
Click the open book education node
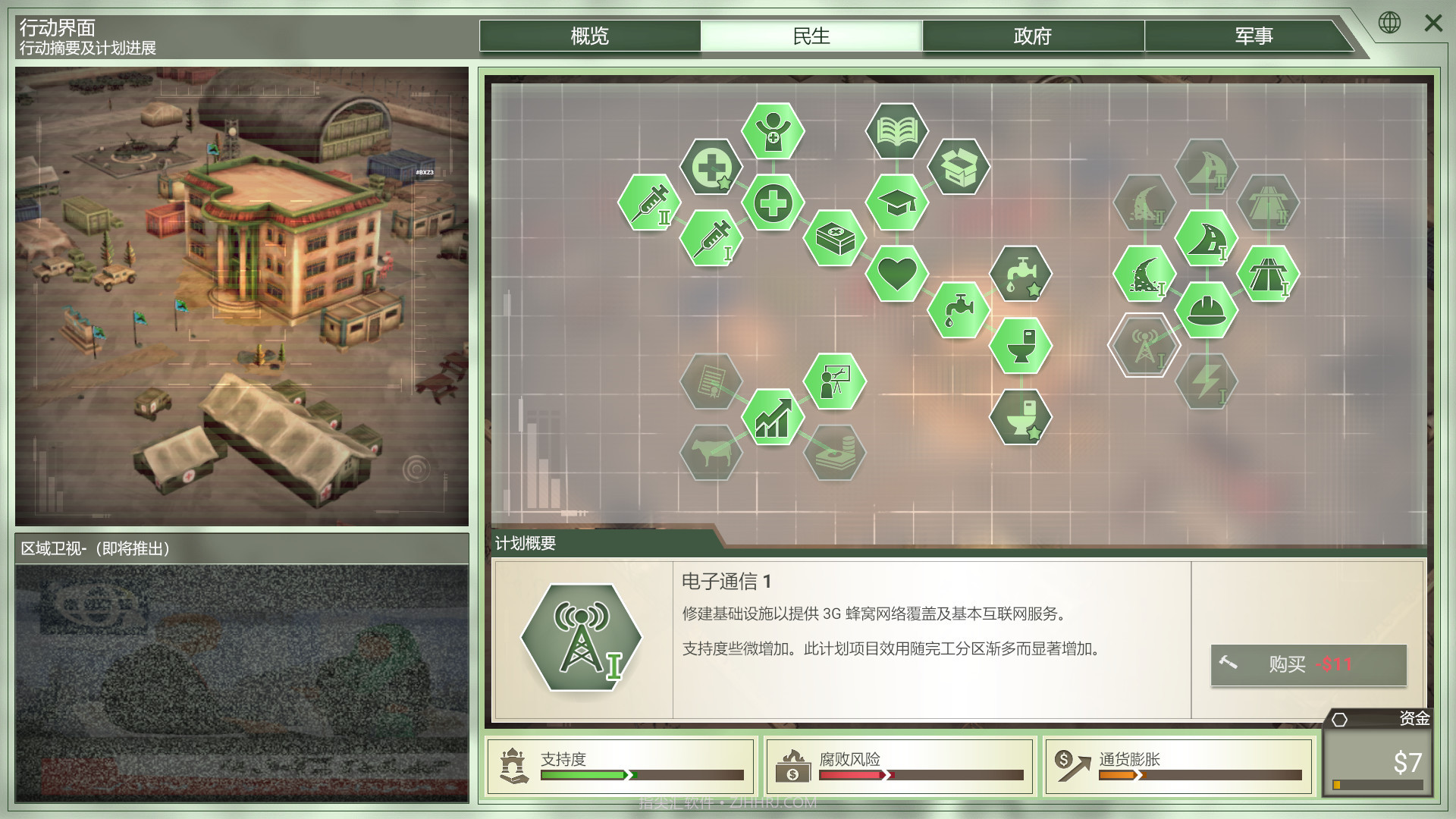(x=896, y=130)
